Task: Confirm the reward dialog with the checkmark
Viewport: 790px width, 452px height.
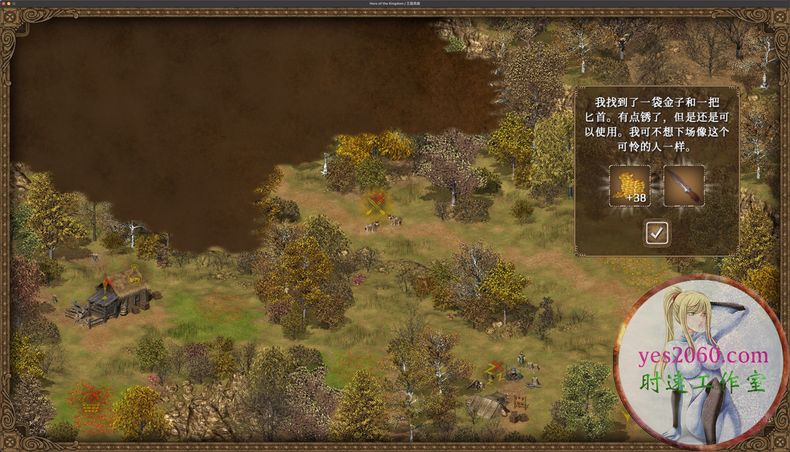Action: (656, 233)
